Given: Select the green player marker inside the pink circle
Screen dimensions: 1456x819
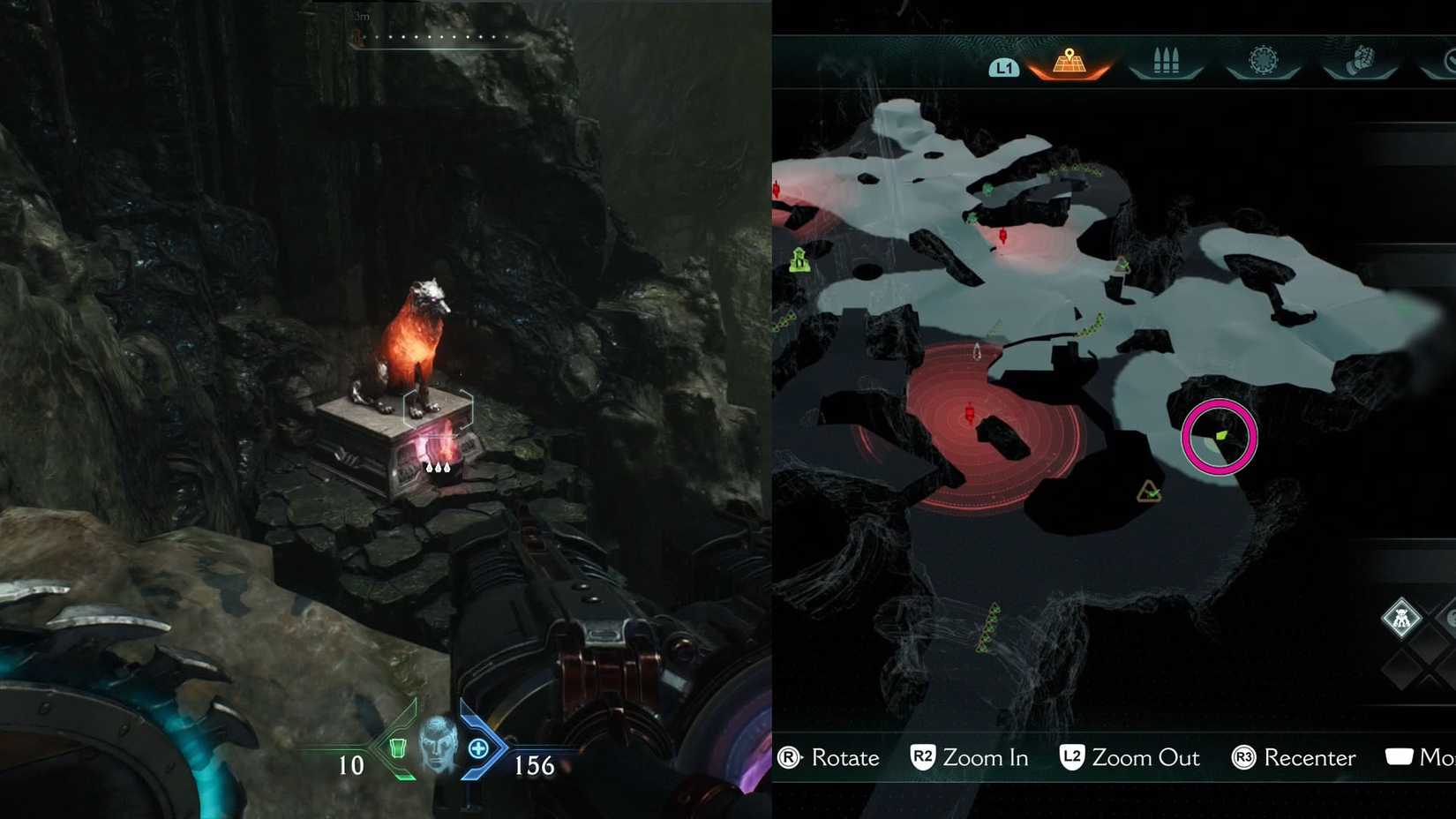Looking at the screenshot, I should (x=1221, y=437).
